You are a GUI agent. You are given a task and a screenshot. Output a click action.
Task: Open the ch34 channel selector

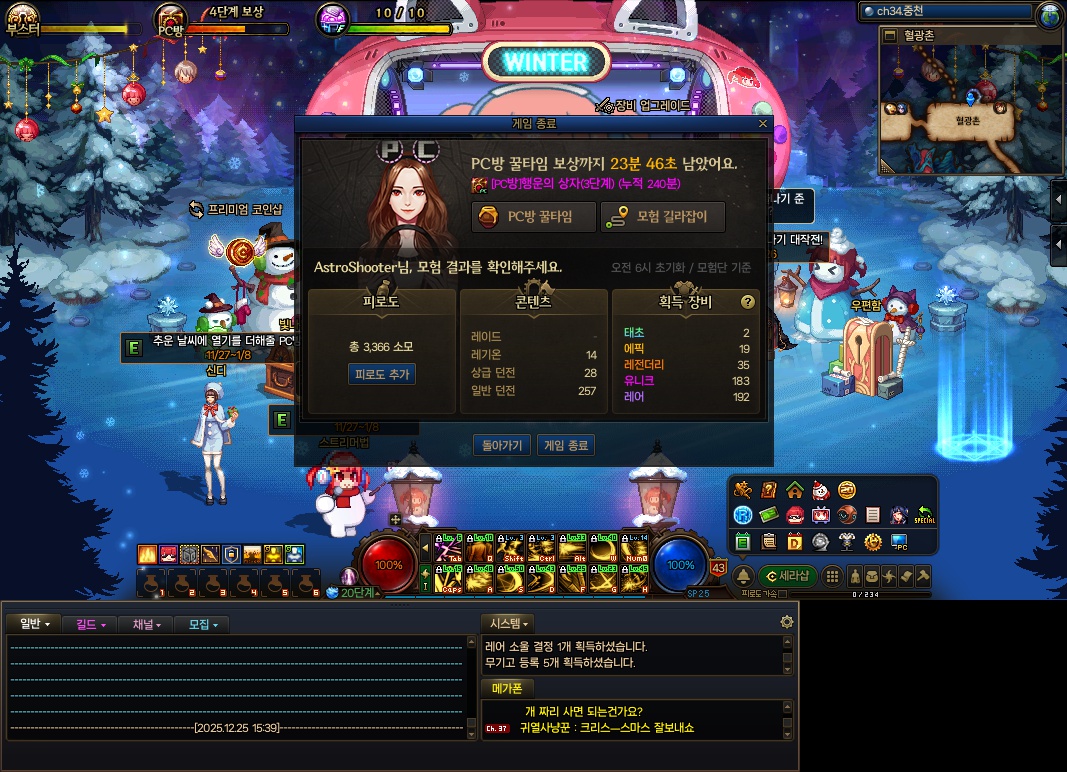click(x=944, y=11)
